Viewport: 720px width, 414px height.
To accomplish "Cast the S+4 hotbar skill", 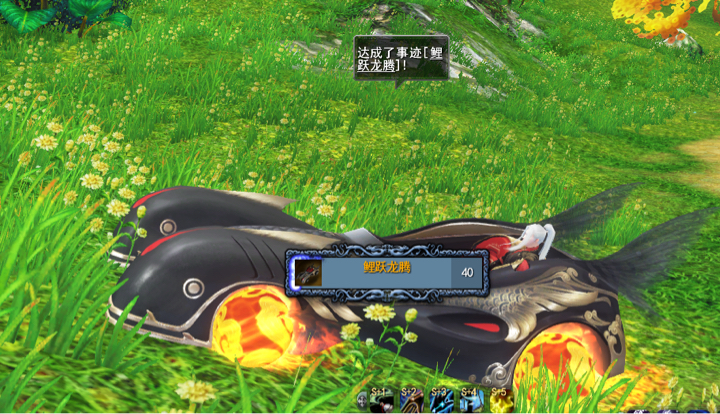I will click(471, 401).
